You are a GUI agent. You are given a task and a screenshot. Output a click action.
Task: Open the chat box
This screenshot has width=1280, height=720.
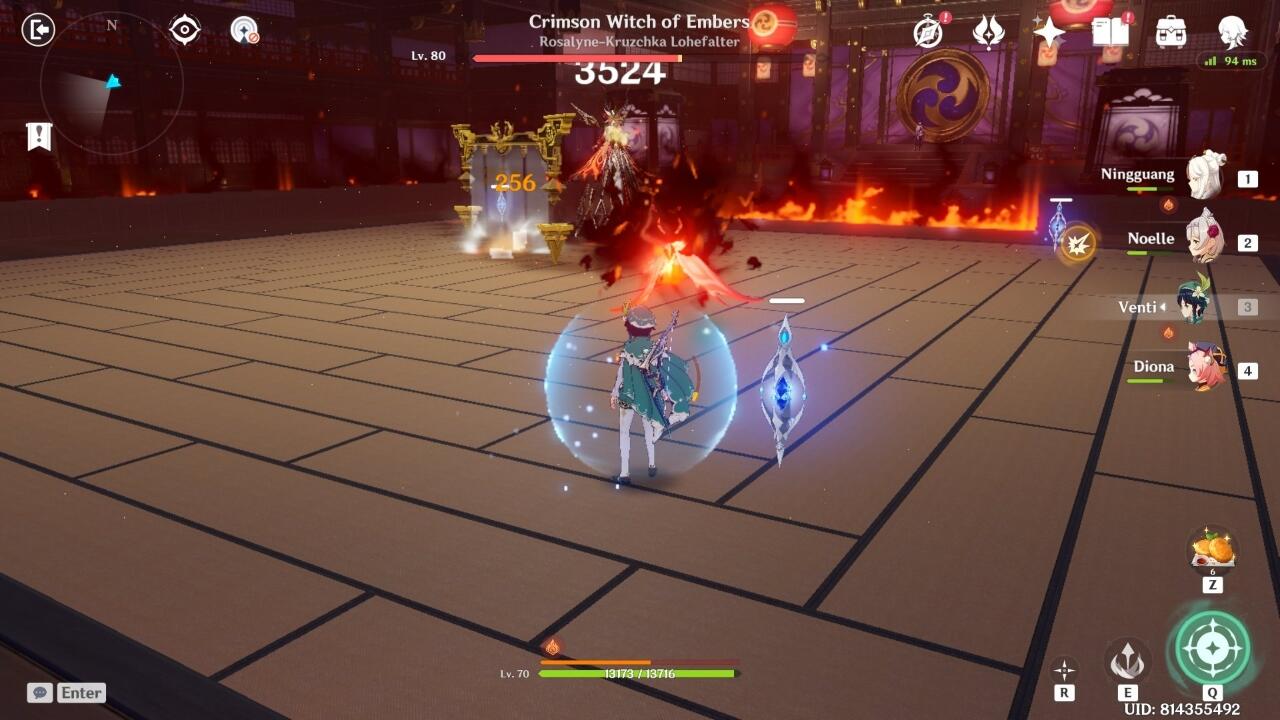pos(67,693)
